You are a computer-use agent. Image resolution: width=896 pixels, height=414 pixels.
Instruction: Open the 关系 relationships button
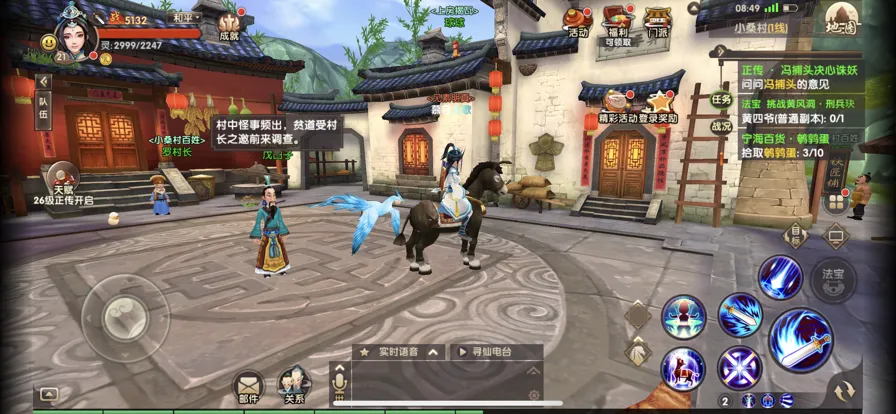(x=293, y=384)
